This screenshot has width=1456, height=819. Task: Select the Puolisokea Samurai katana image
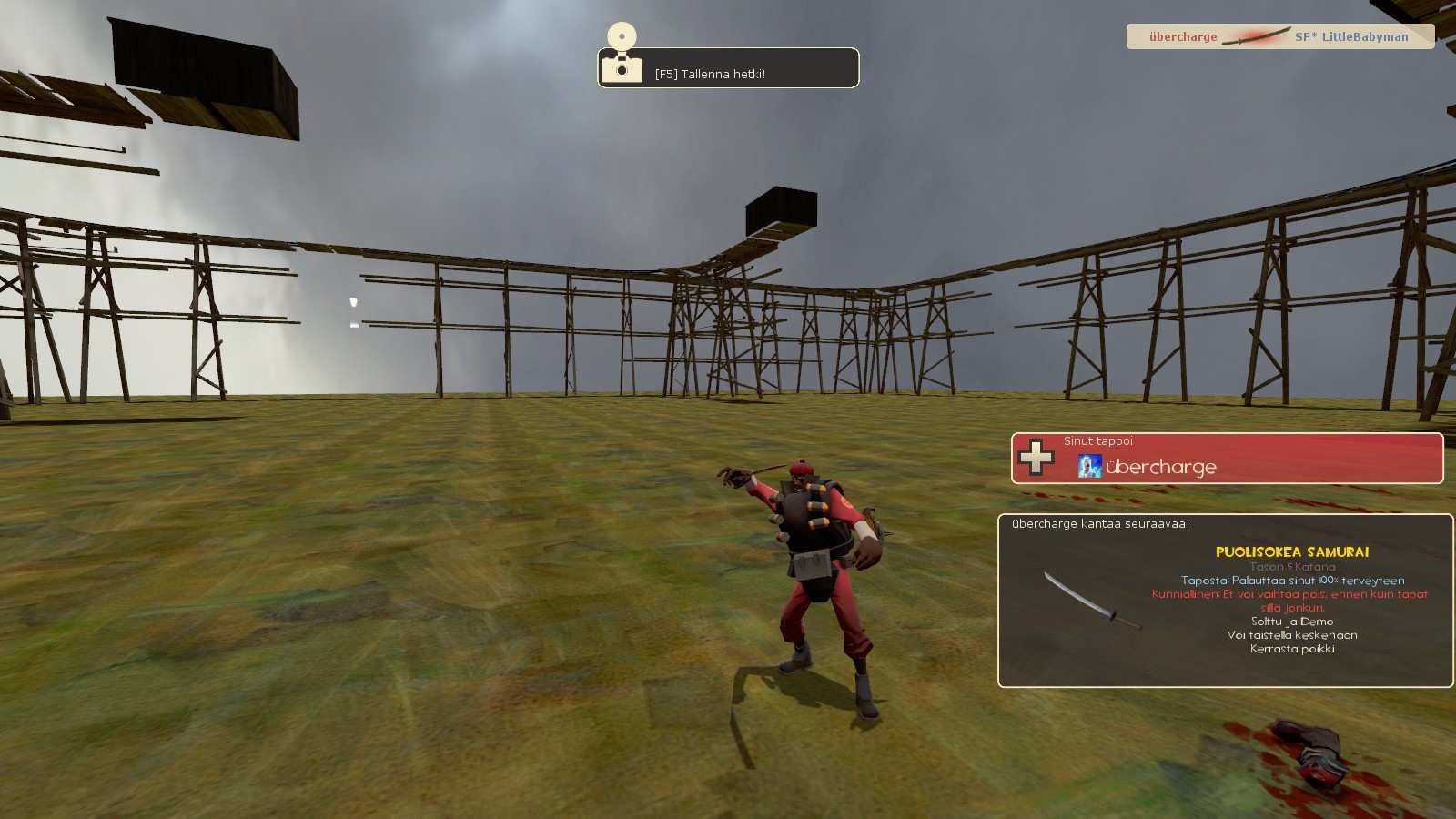click(x=1092, y=601)
